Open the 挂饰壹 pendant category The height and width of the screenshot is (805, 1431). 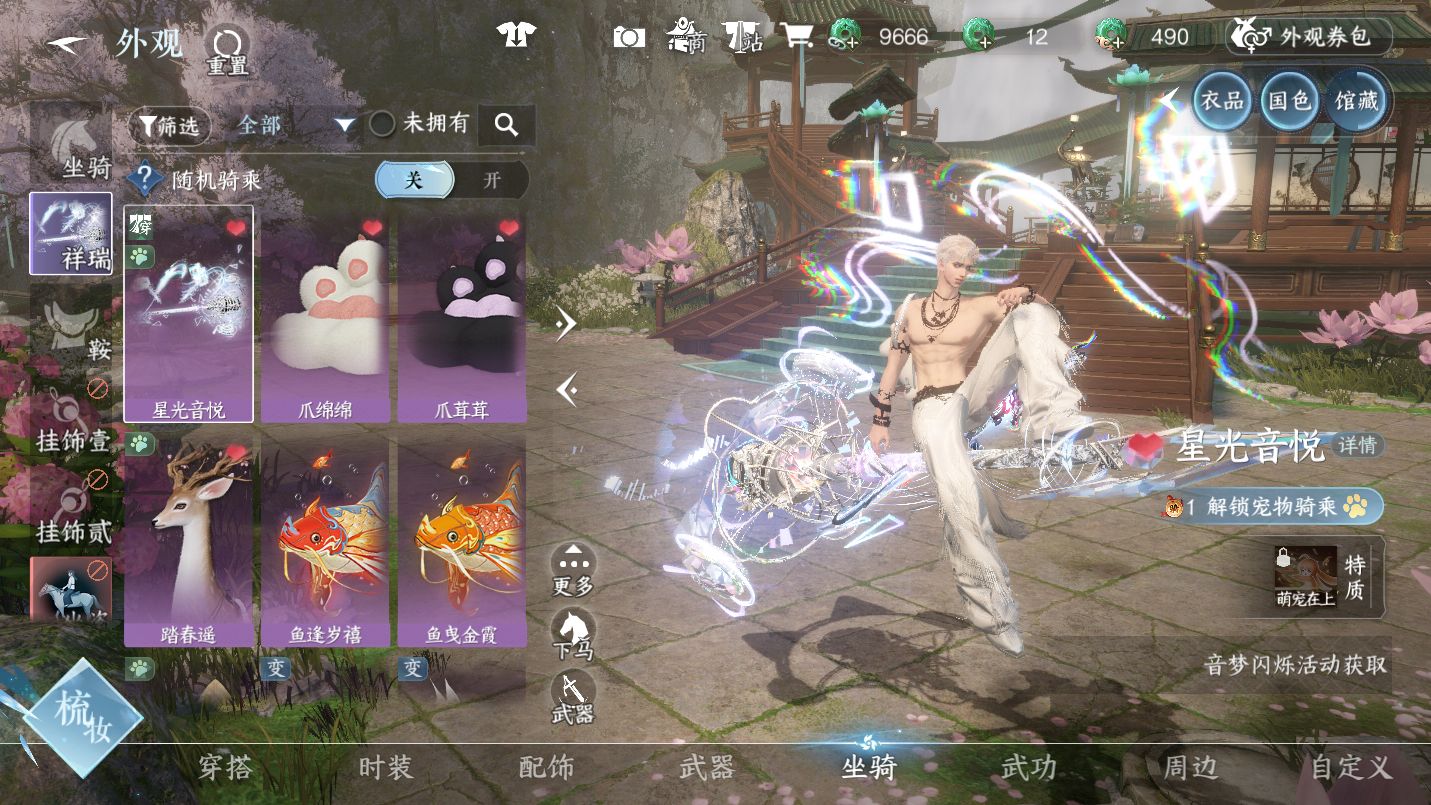click(x=71, y=422)
